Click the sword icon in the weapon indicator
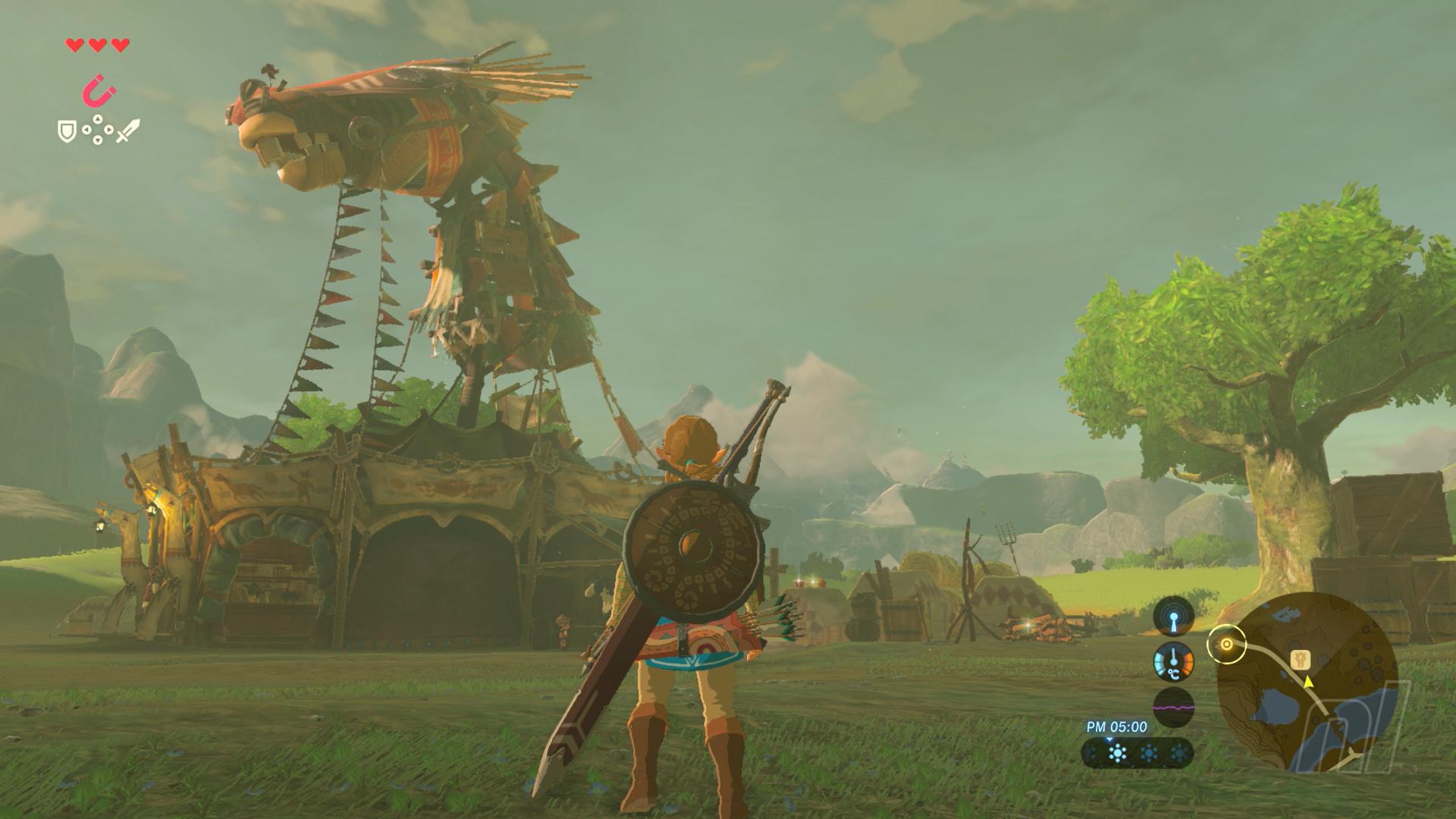This screenshot has width=1456, height=819. click(x=127, y=131)
